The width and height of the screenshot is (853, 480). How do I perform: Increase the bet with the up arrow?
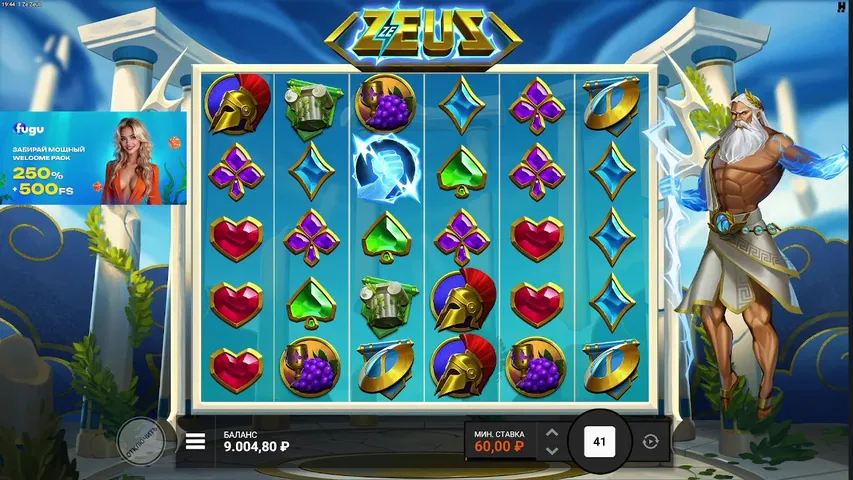[550, 433]
